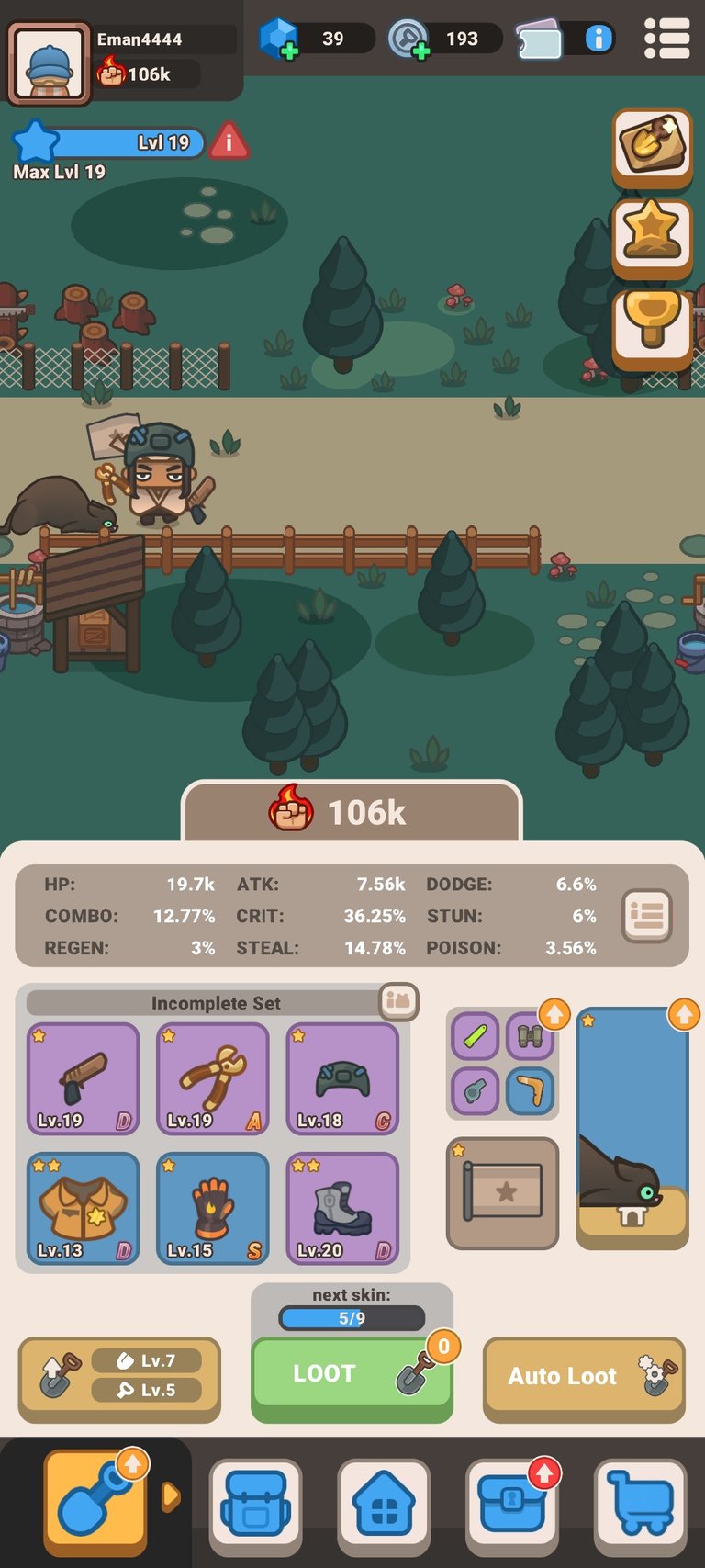Open the backpack inventory tab

tap(255, 1503)
